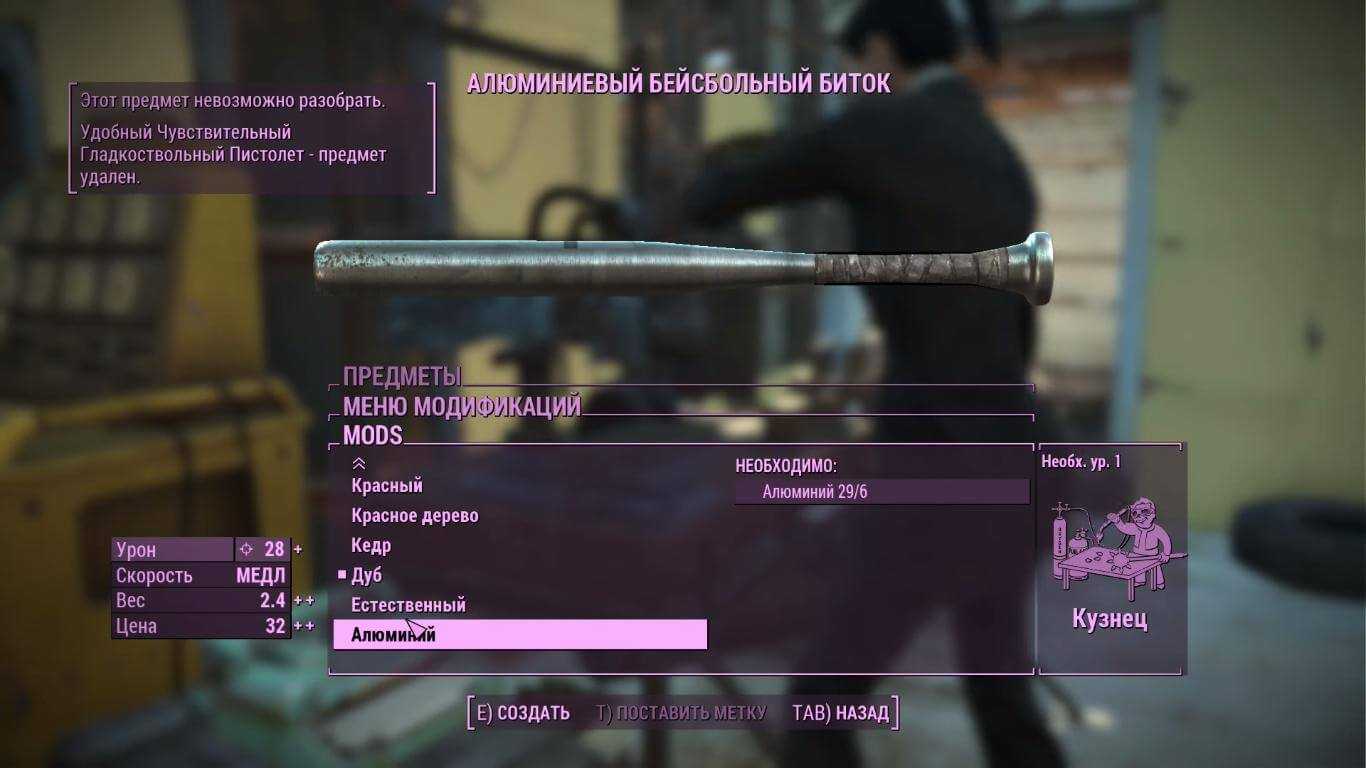Click the Создать craft button

point(523,713)
